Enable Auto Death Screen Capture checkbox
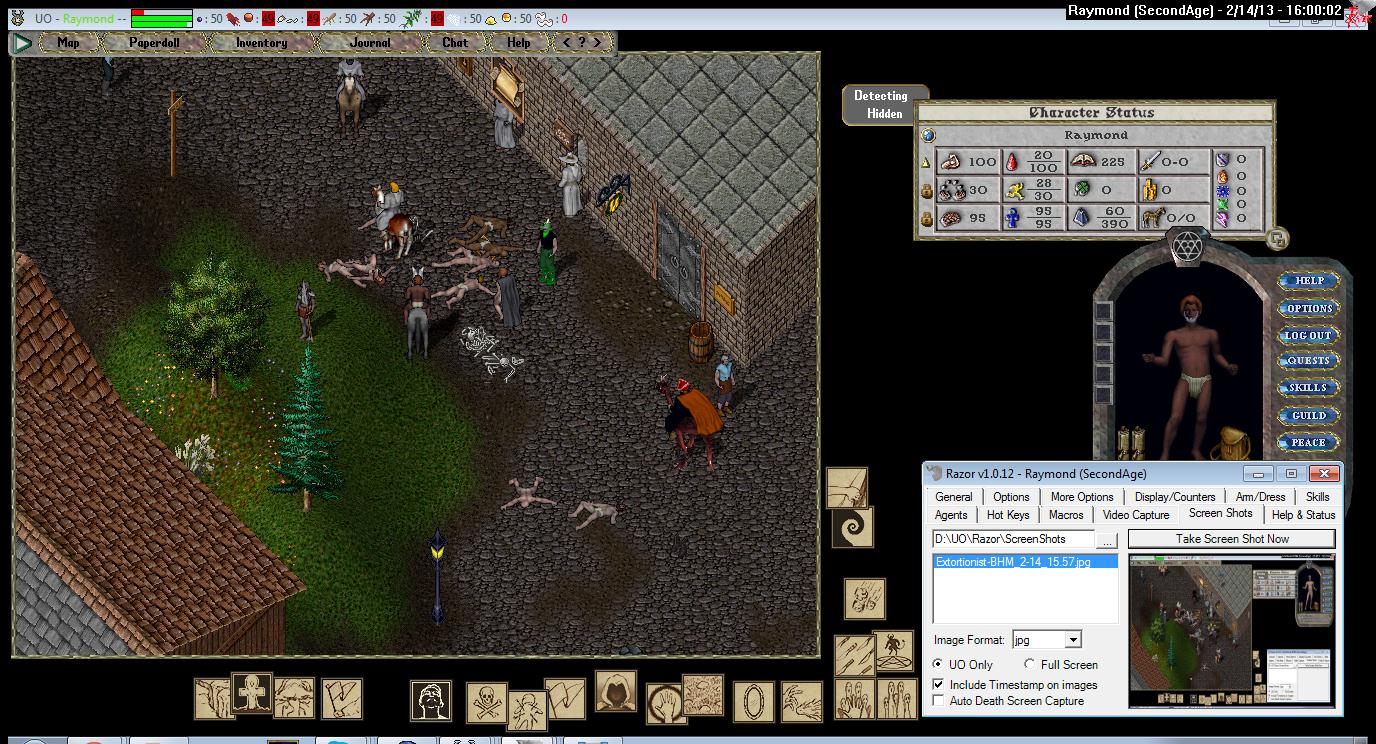Screen dimensions: 1376x744 (938, 701)
